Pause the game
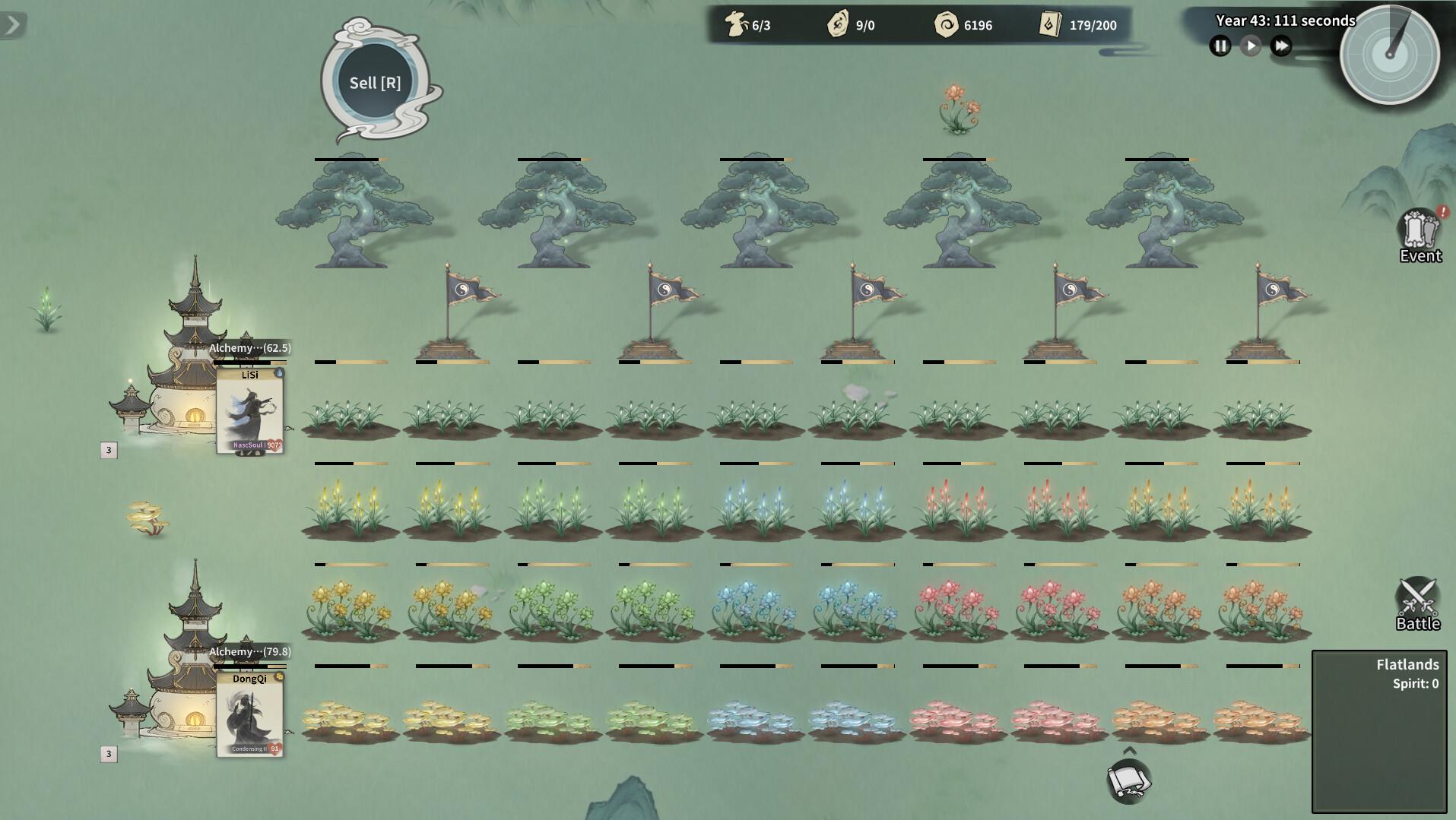Viewport: 1456px width, 820px height. [x=1220, y=46]
